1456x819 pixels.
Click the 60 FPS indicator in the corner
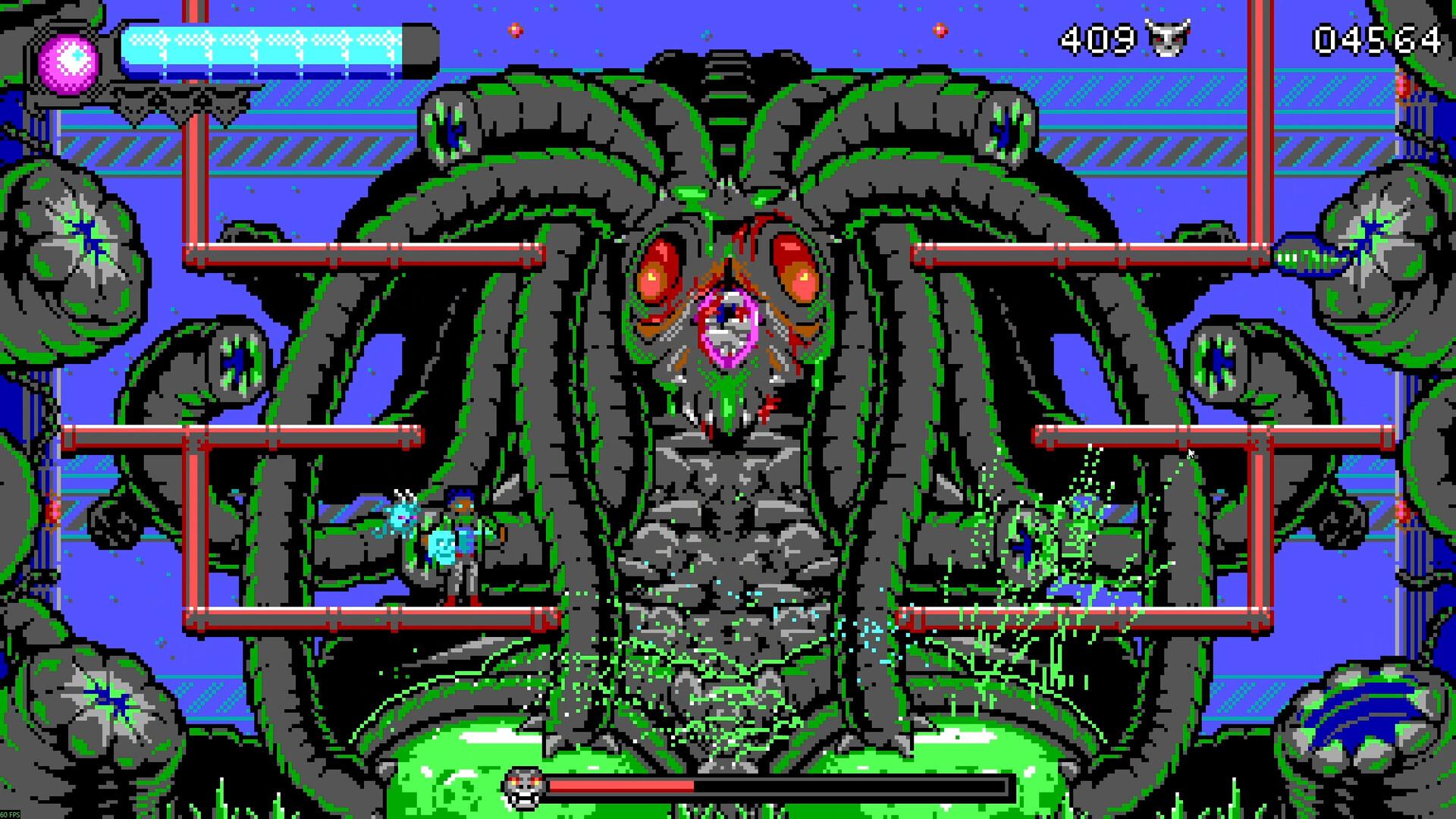(10, 813)
